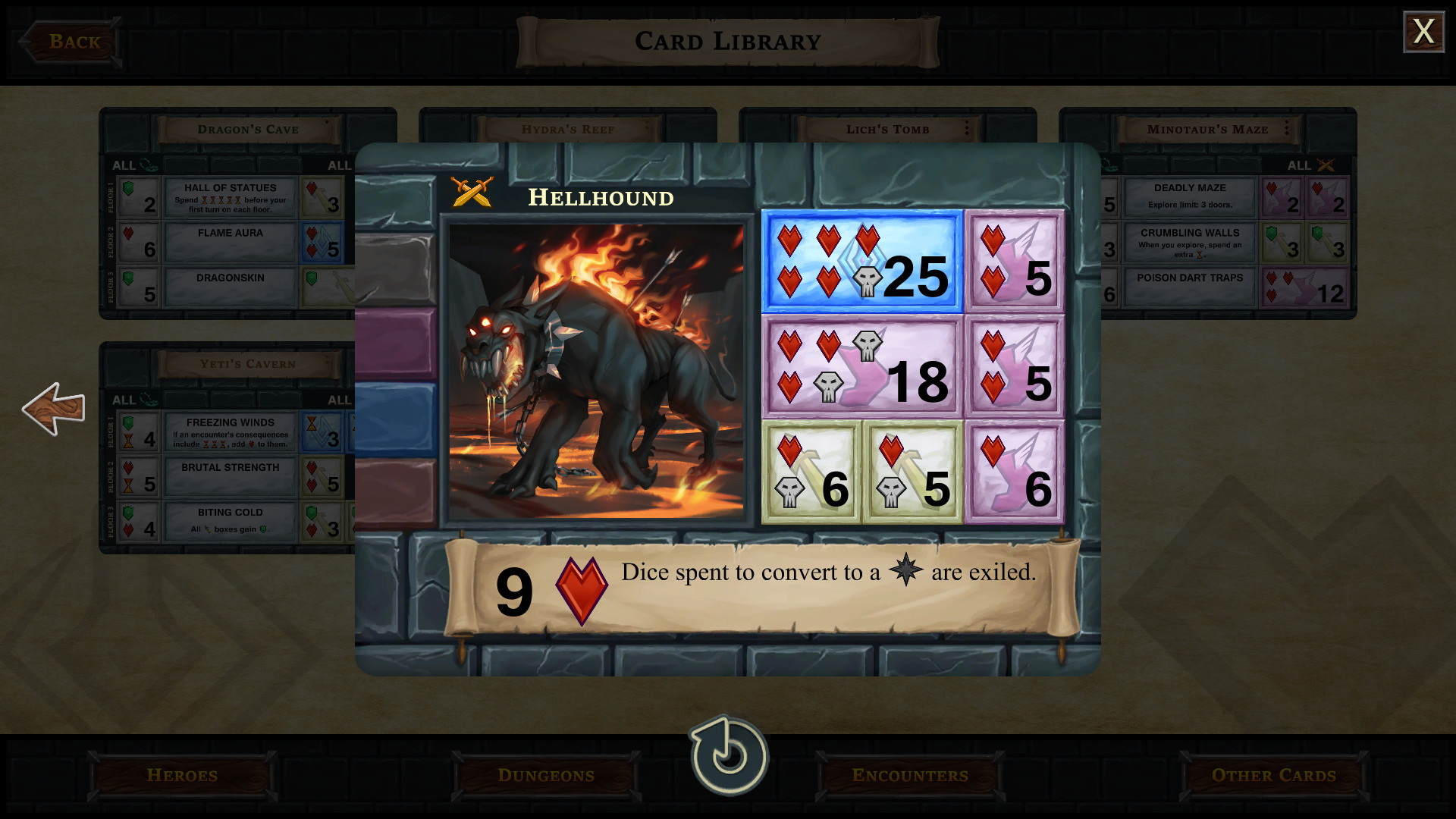Switch to the Encounters tab
The width and height of the screenshot is (1456, 819).
pyautogui.click(x=909, y=776)
